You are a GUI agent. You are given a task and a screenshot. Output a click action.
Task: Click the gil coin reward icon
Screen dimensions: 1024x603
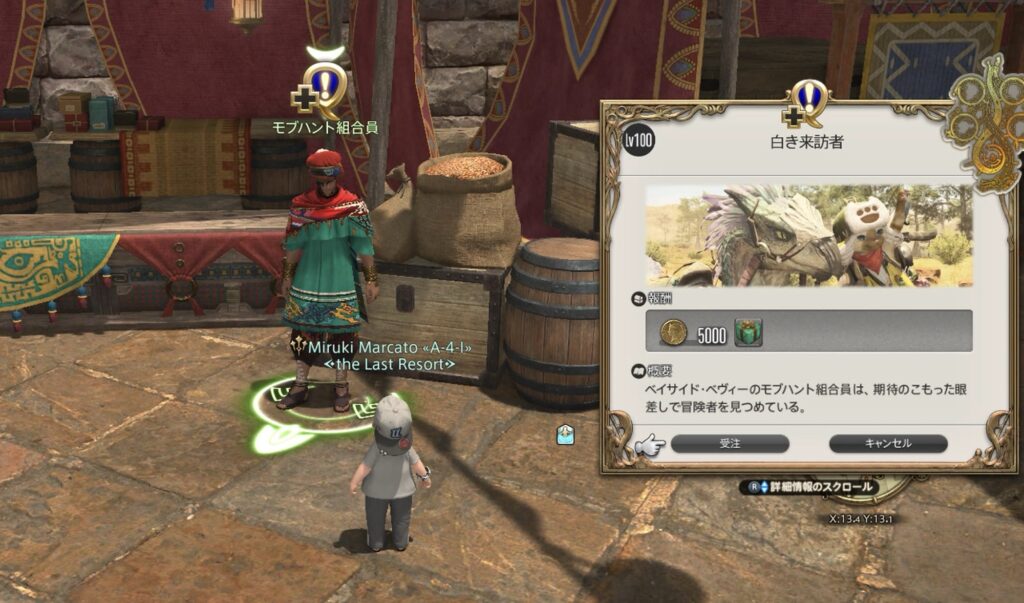[x=674, y=333]
